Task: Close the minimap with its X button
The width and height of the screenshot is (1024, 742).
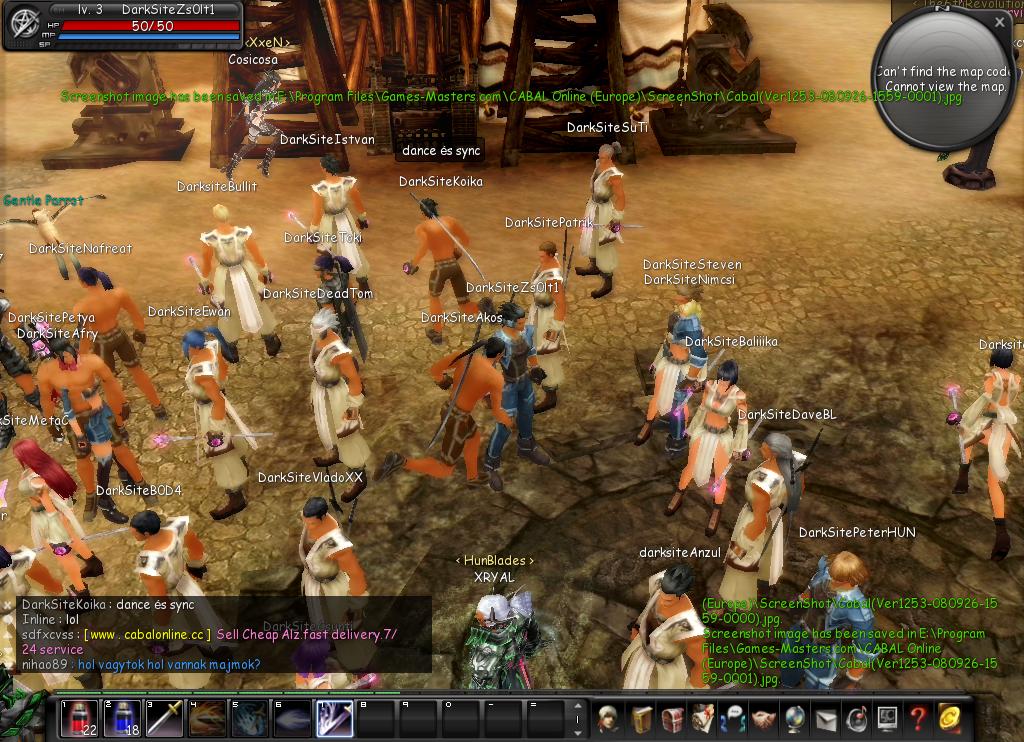Action: pyautogui.click(x=1001, y=21)
